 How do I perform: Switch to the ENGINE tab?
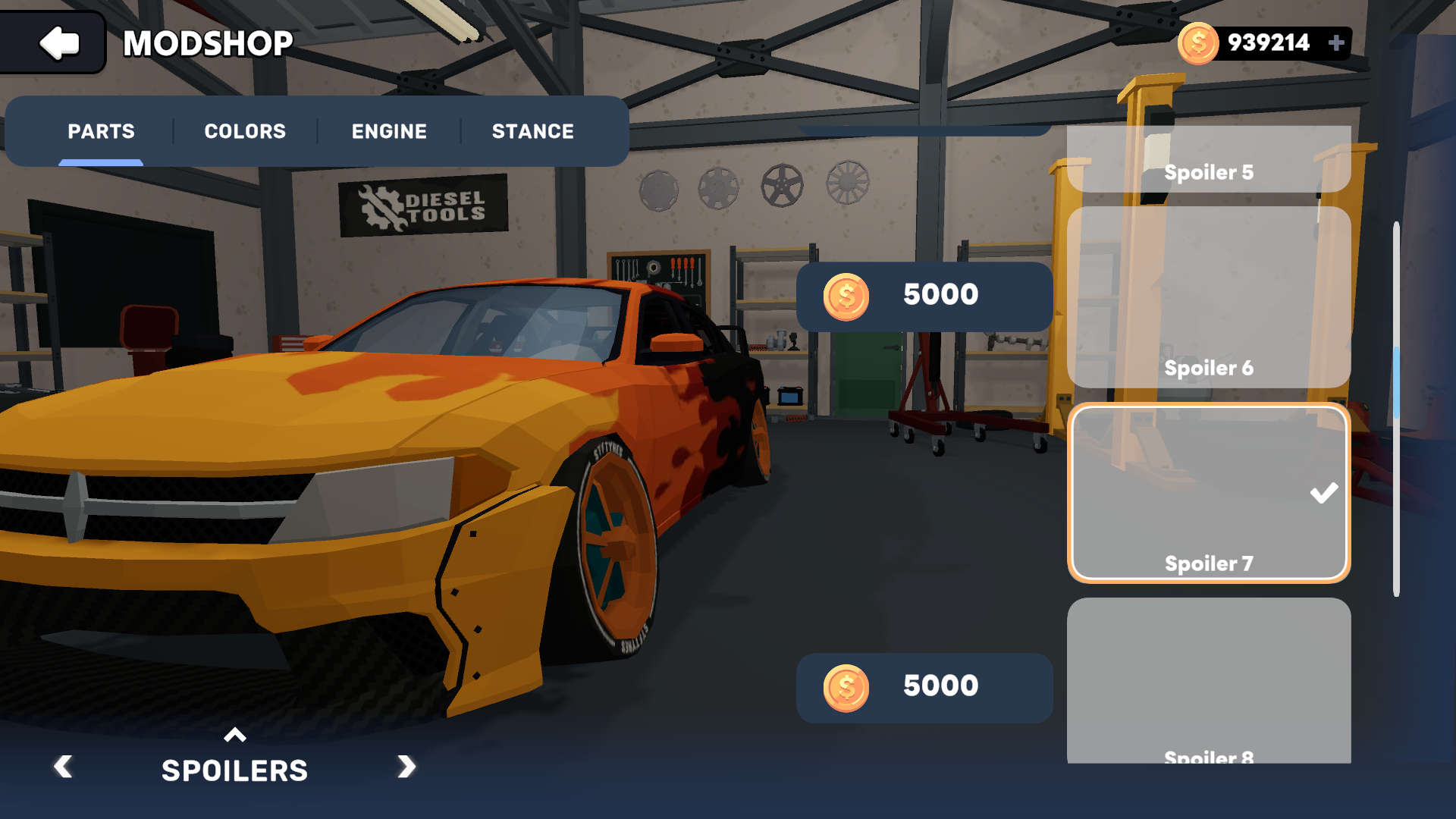click(x=388, y=131)
